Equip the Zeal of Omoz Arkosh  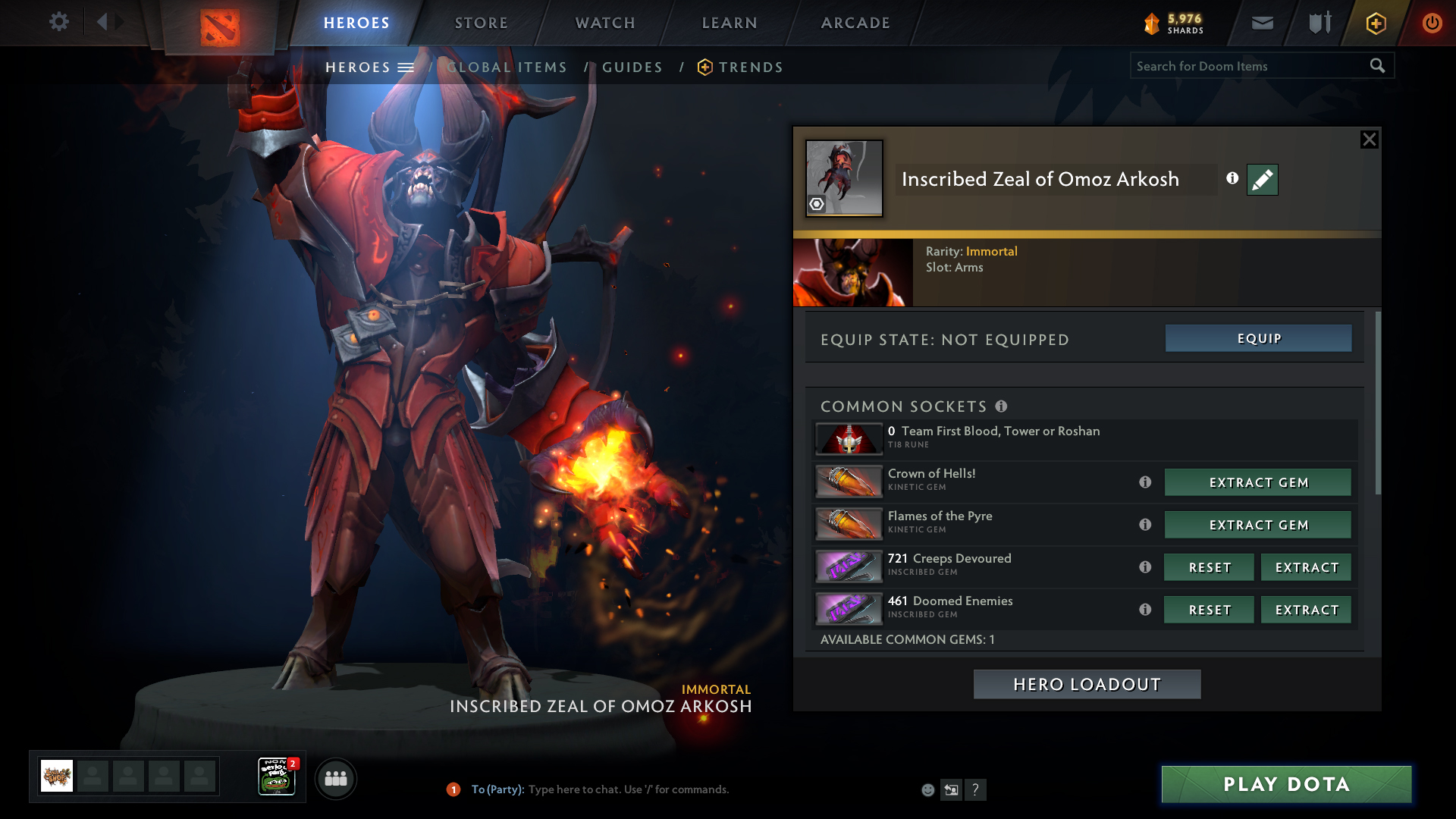click(x=1258, y=338)
